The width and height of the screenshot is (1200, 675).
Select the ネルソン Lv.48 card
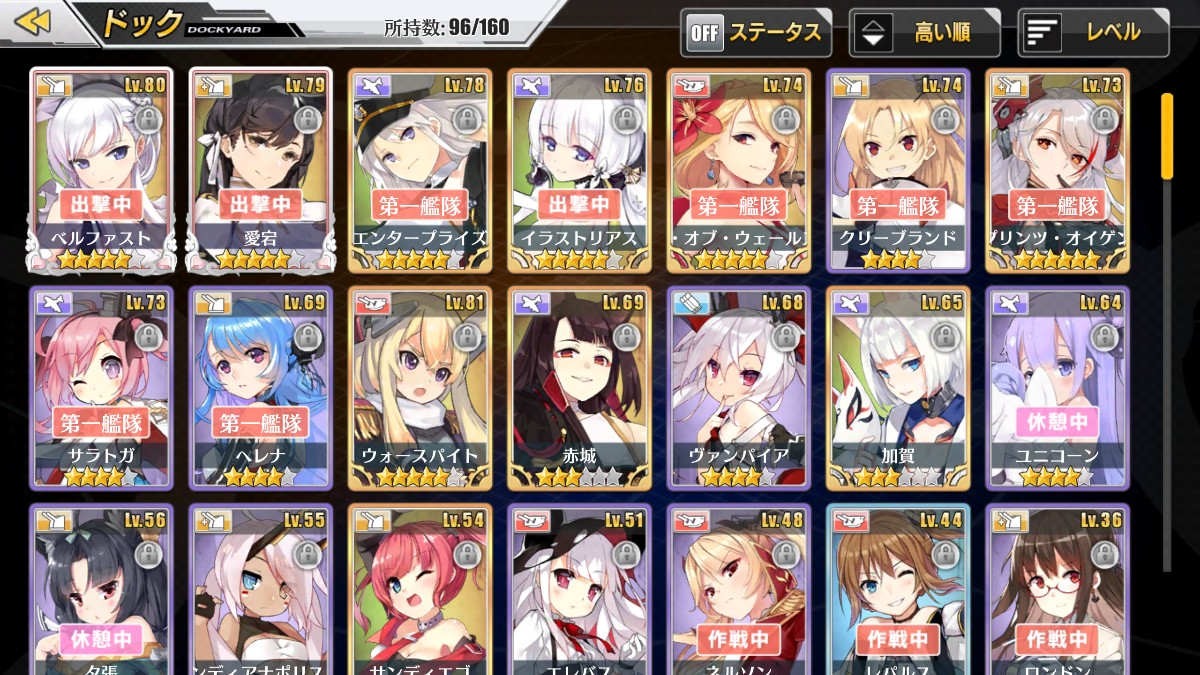pos(739,590)
